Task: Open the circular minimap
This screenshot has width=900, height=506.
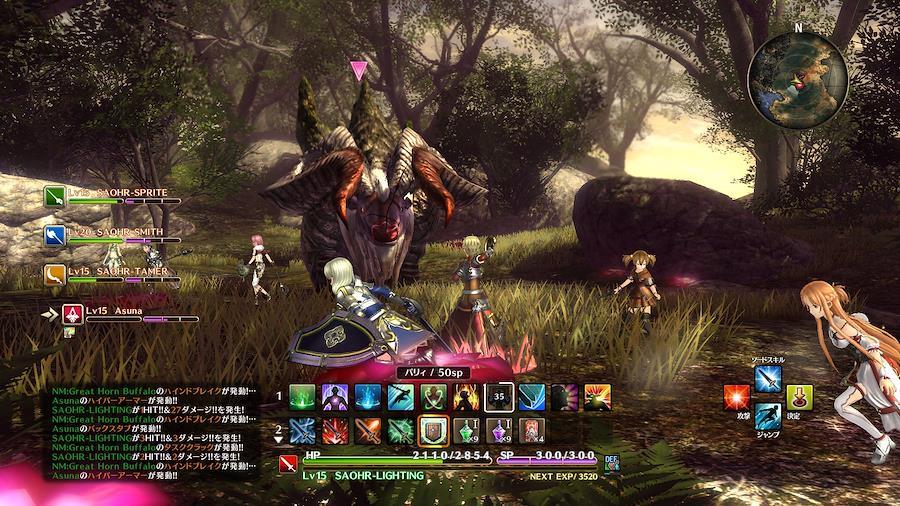Action: point(798,73)
